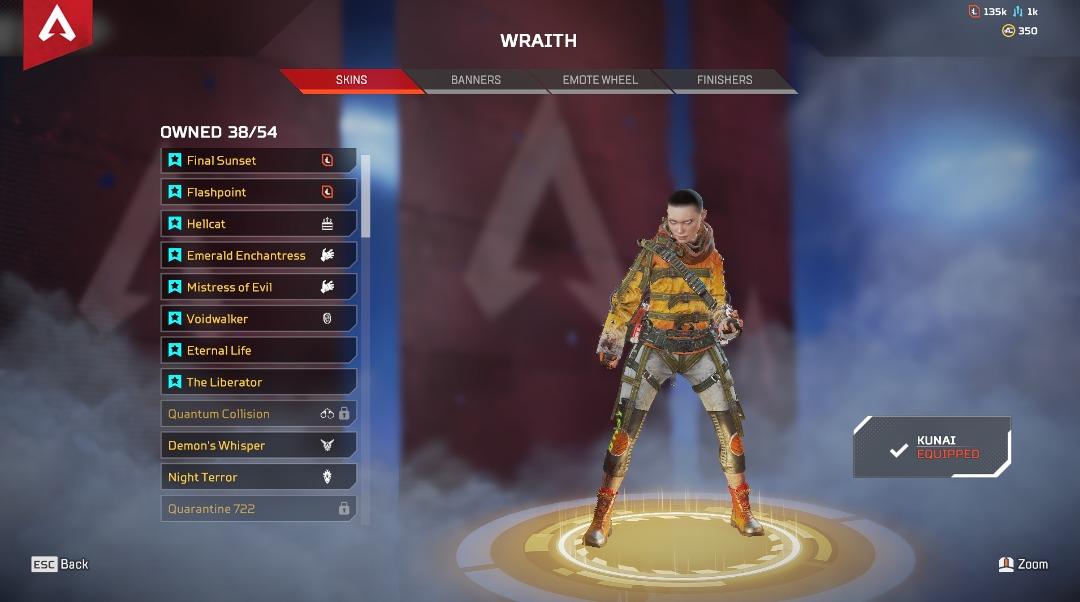1080x602 pixels.
Task: Open the Banners tab
Action: coord(476,80)
